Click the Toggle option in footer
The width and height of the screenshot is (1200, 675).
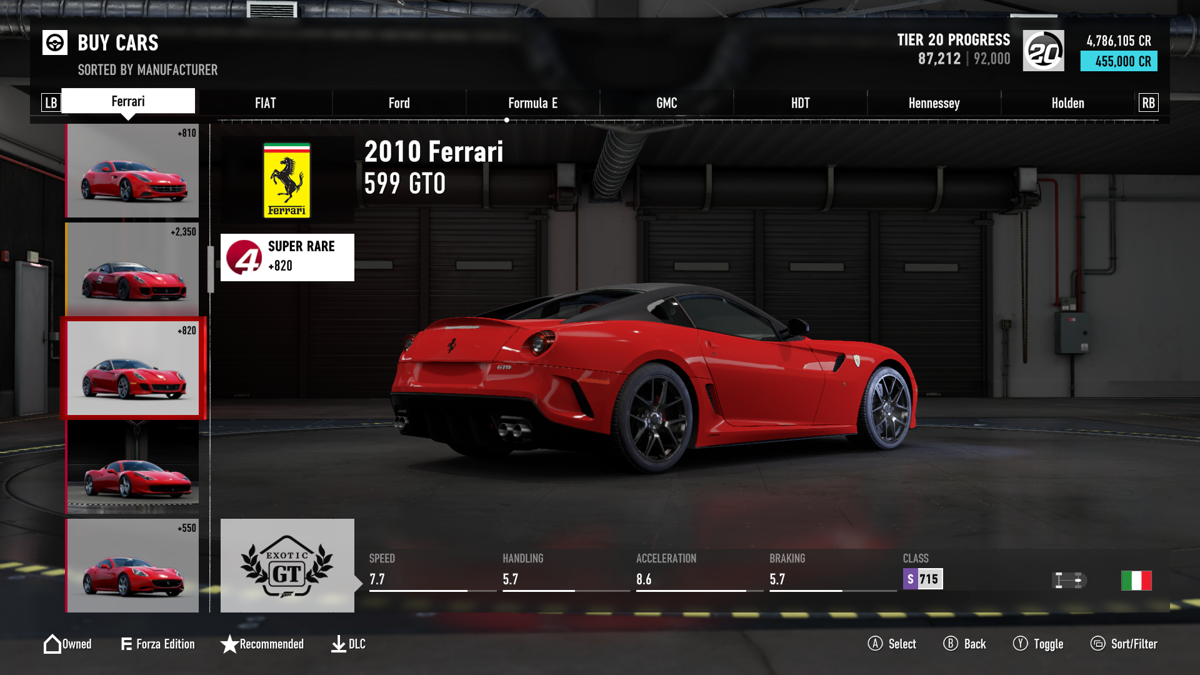[1038, 644]
